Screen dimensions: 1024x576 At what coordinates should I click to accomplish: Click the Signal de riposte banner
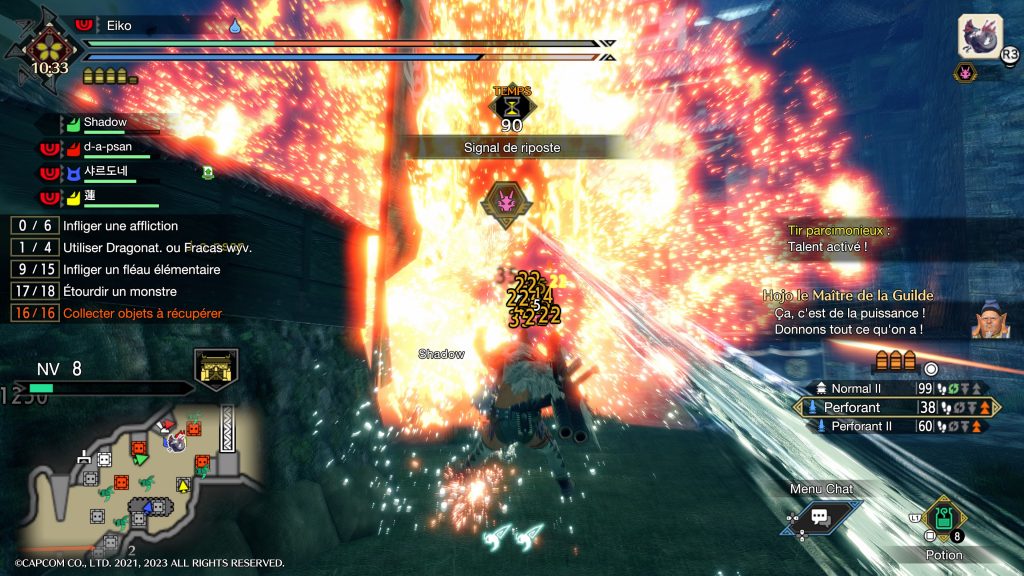coord(512,147)
